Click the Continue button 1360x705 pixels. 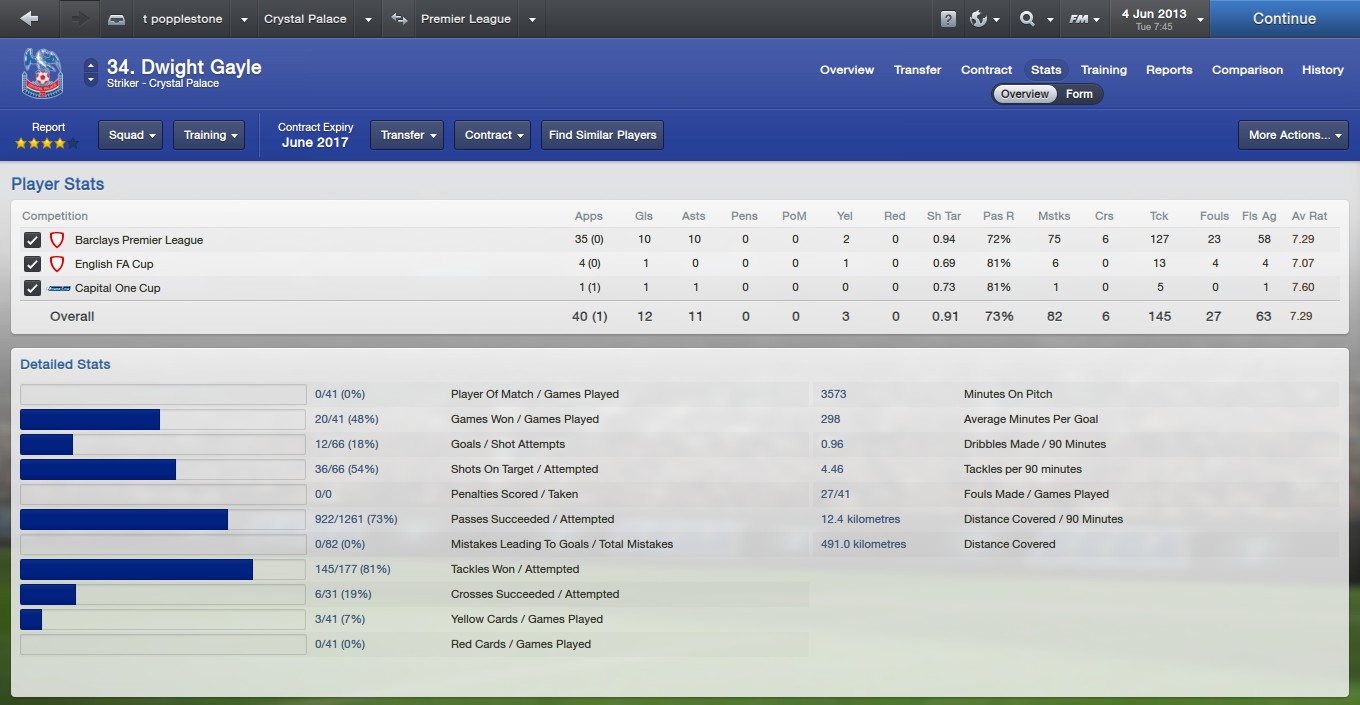point(1284,19)
